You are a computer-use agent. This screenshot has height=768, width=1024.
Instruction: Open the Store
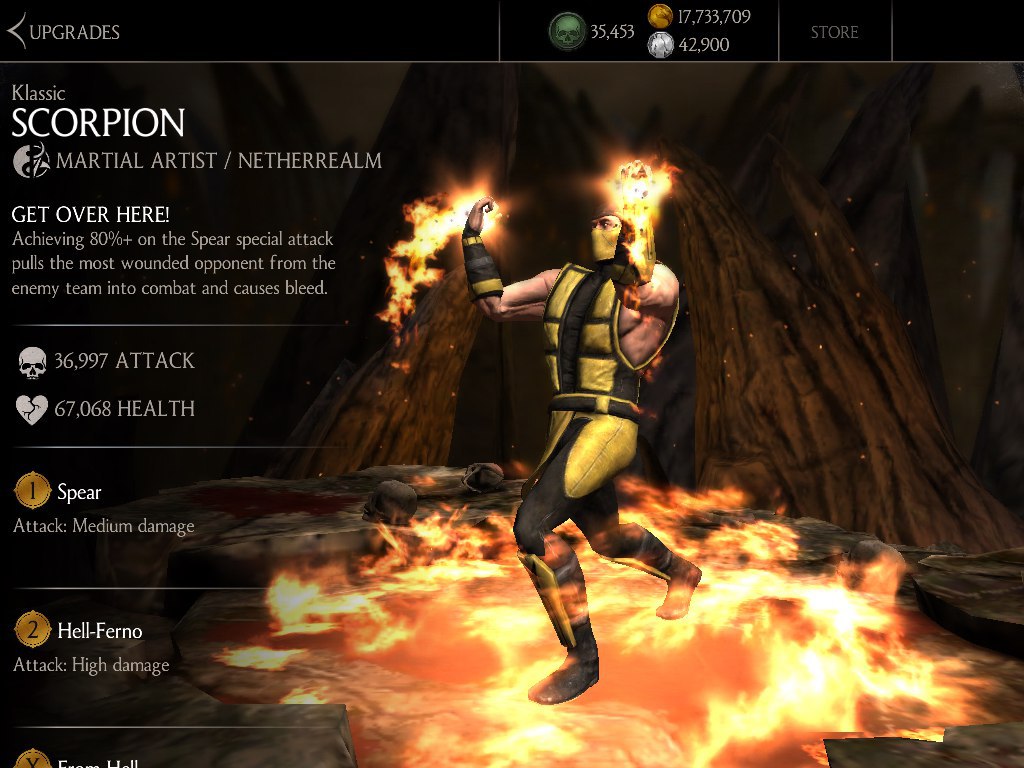coord(834,32)
